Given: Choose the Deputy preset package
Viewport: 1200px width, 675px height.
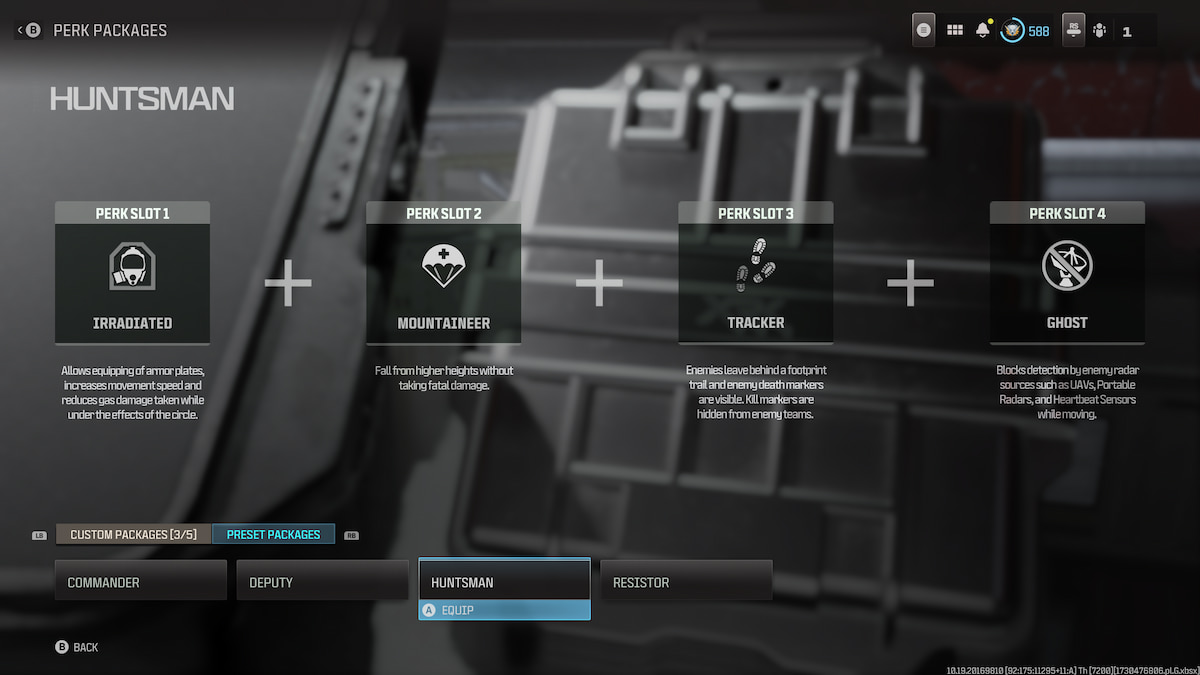Looking at the screenshot, I should tap(322, 581).
